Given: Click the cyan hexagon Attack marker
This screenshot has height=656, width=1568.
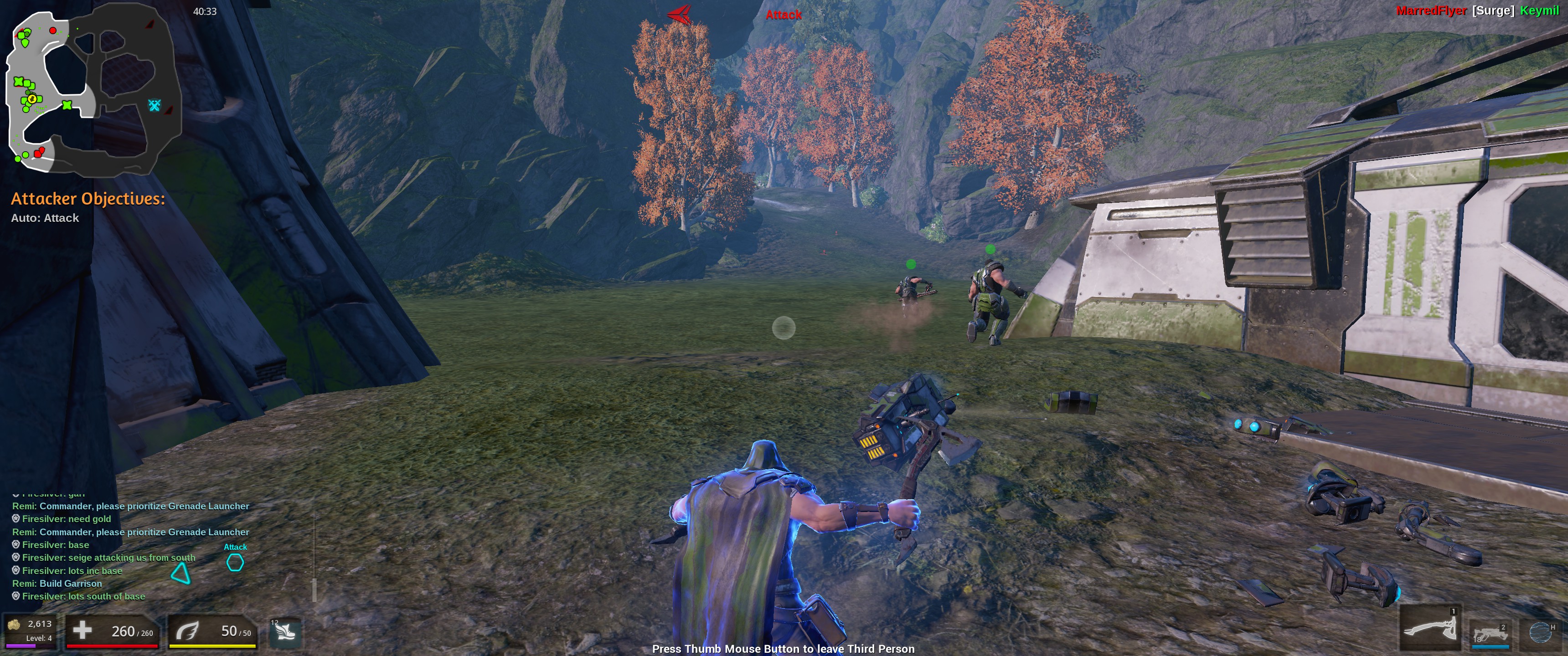Looking at the screenshot, I should click(x=235, y=562).
